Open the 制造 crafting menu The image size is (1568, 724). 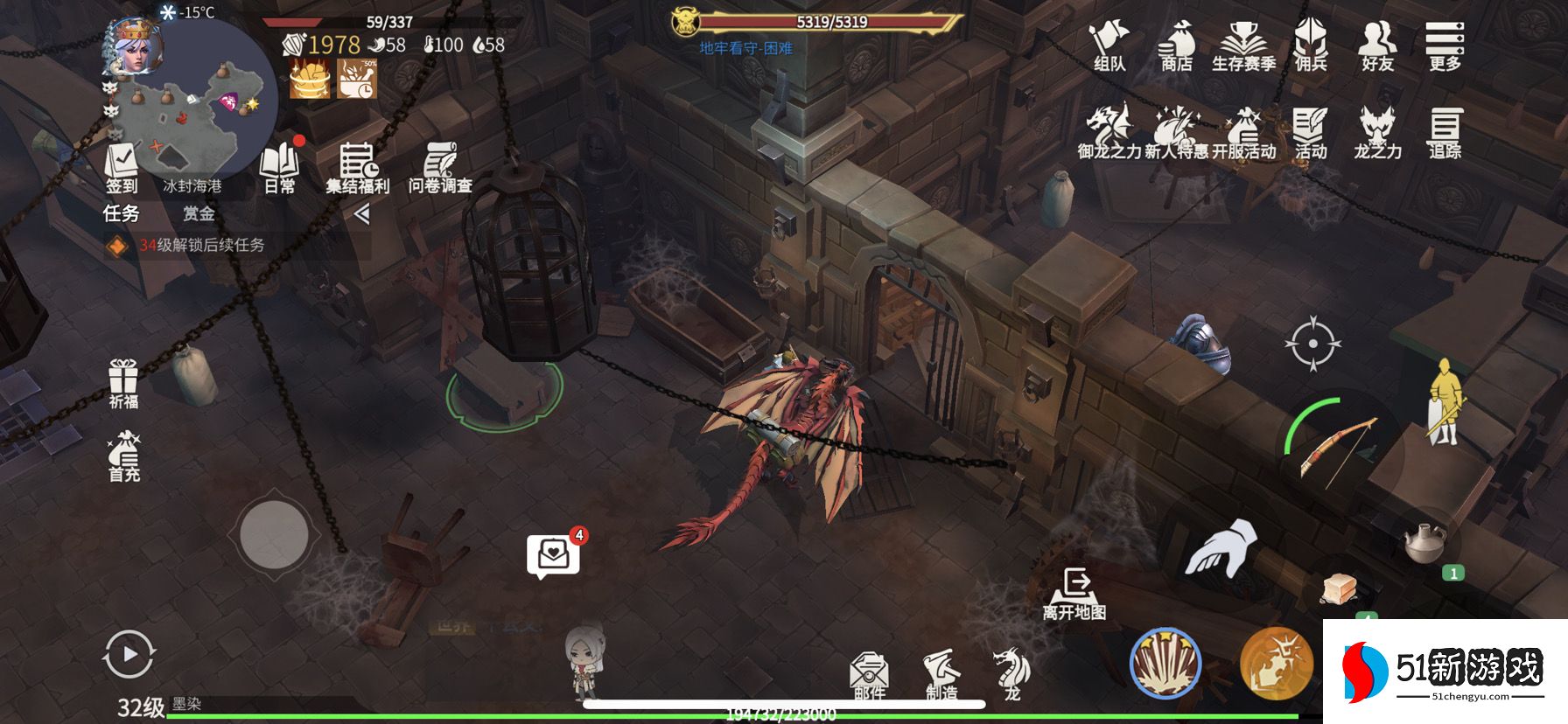click(941, 674)
